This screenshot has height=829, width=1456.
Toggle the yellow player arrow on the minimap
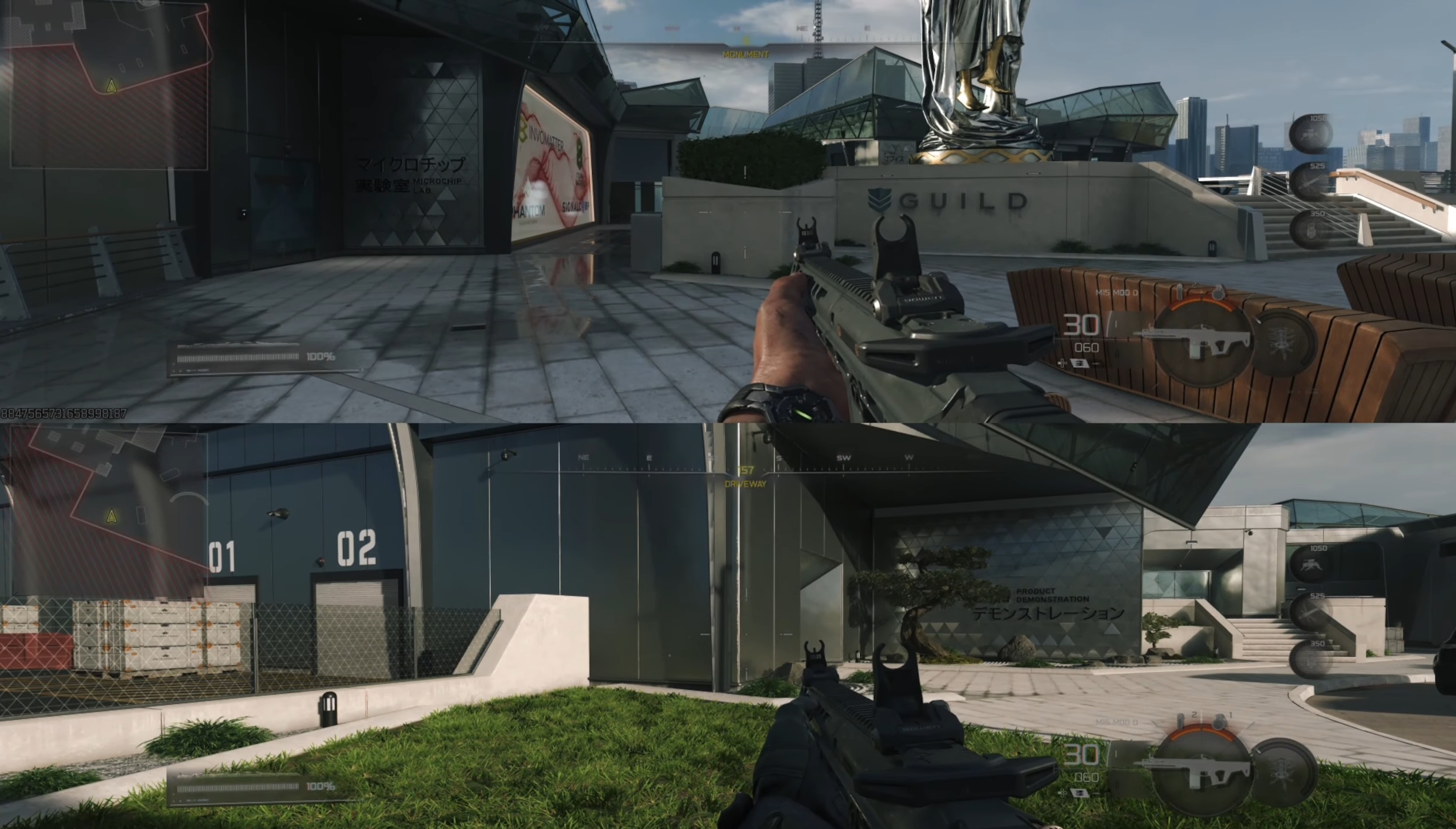[110, 86]
